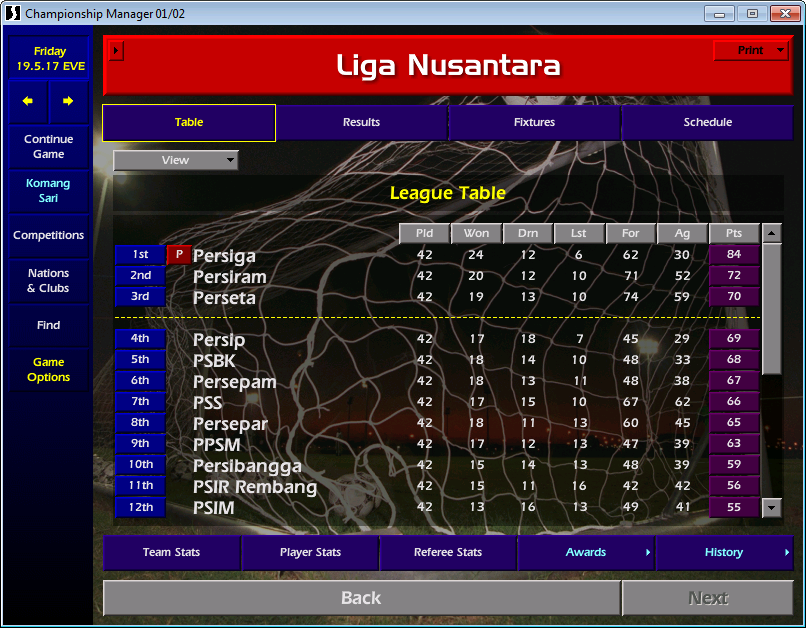Show the Schedule tab

pyautogui.click(x=707, y=122)
